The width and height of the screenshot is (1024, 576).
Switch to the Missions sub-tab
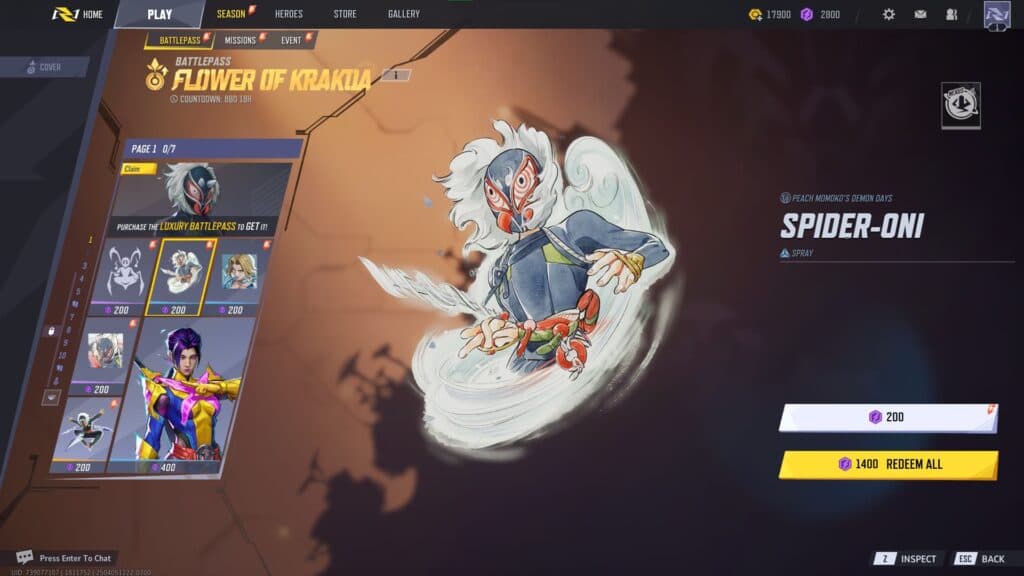click(x=240, y=41)
